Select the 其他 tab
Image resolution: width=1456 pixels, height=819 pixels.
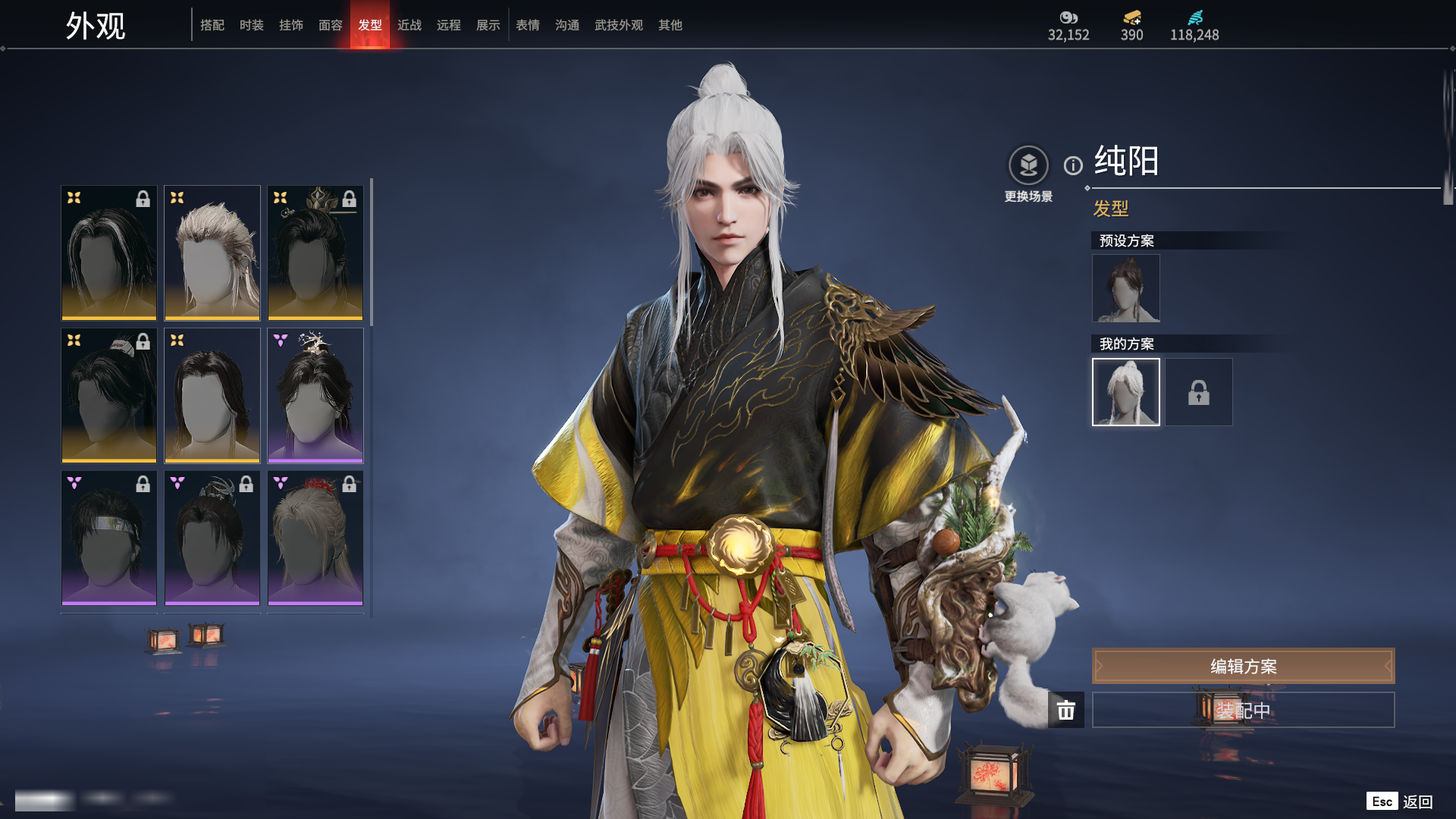coord(670,25)
